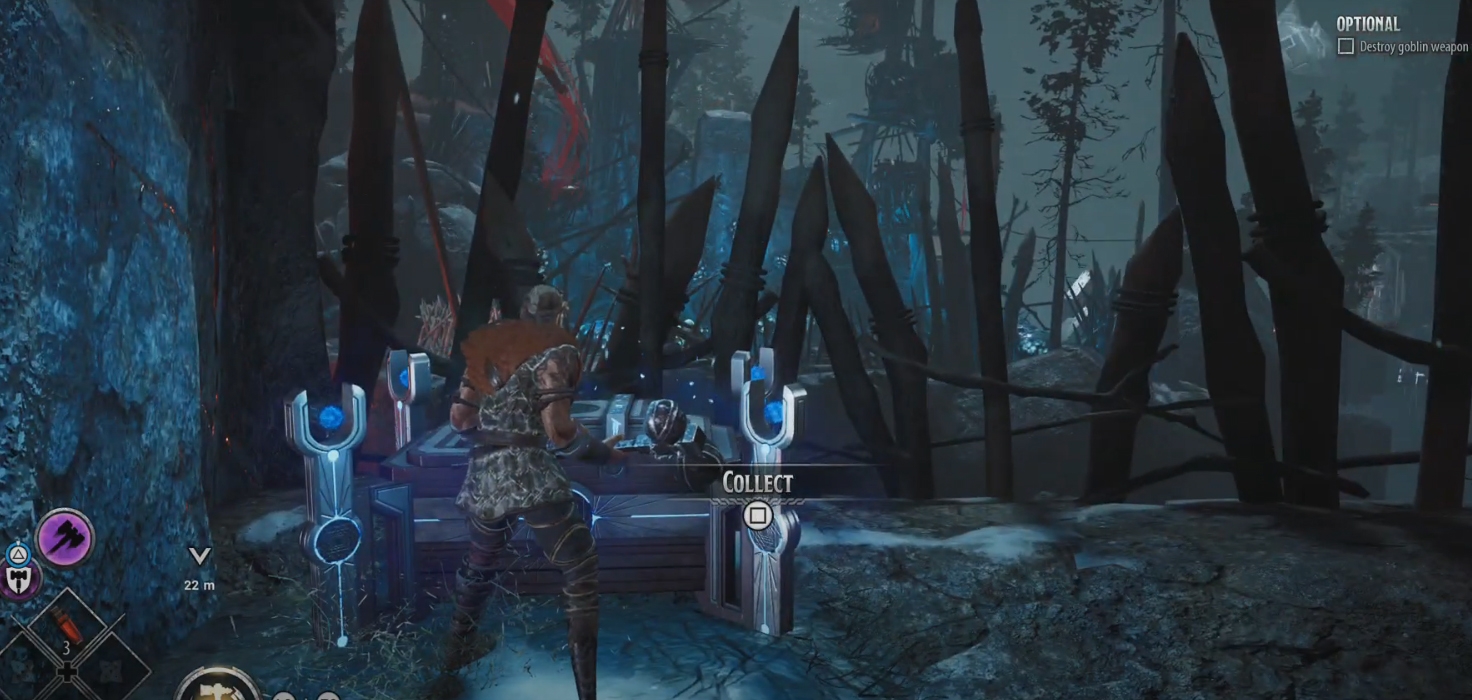Click the Destroy goblin weapon objective
The image size is (1472, 700).
[x=1403, y=47]
